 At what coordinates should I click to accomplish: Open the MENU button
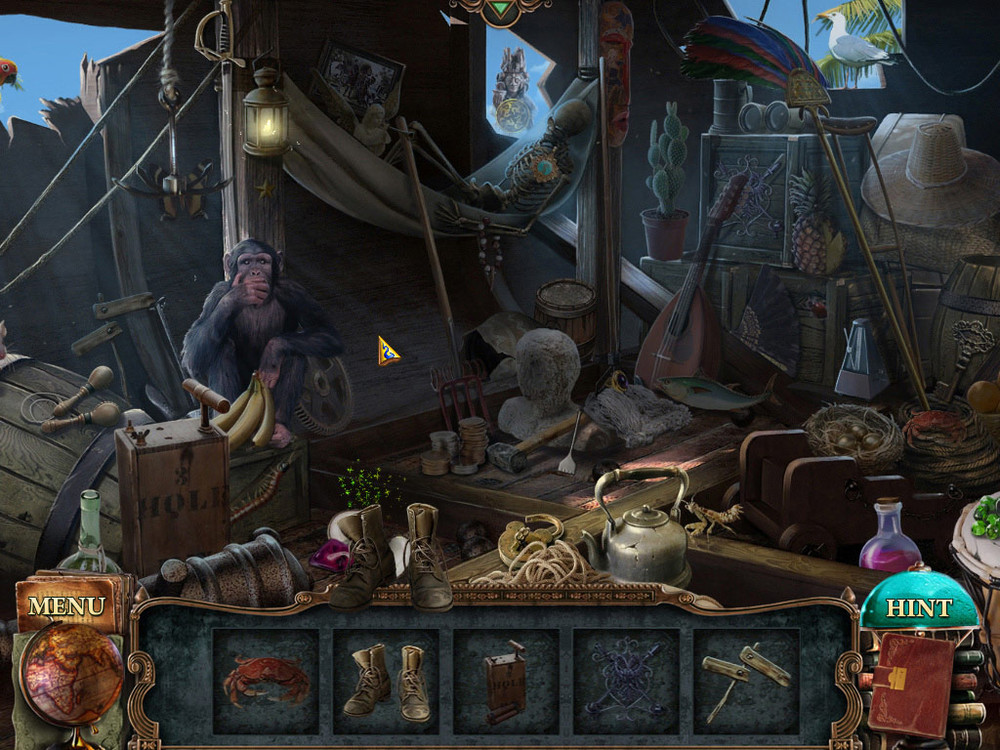(67, 606)
